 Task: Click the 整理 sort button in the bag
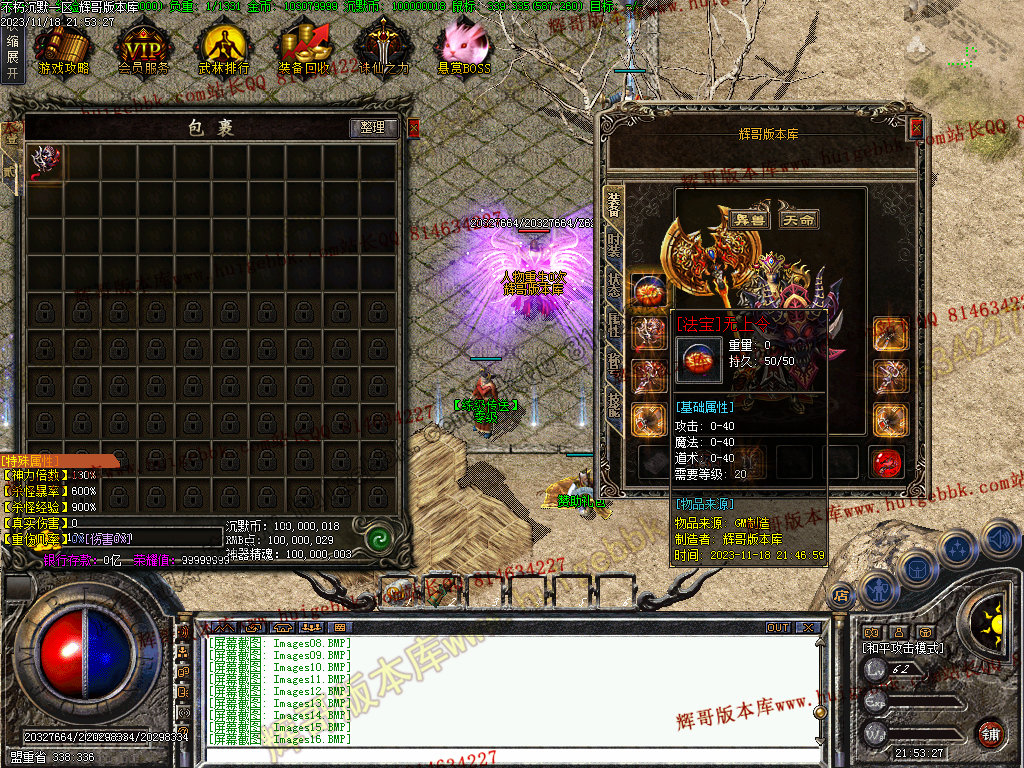click(x=373, y=128)
